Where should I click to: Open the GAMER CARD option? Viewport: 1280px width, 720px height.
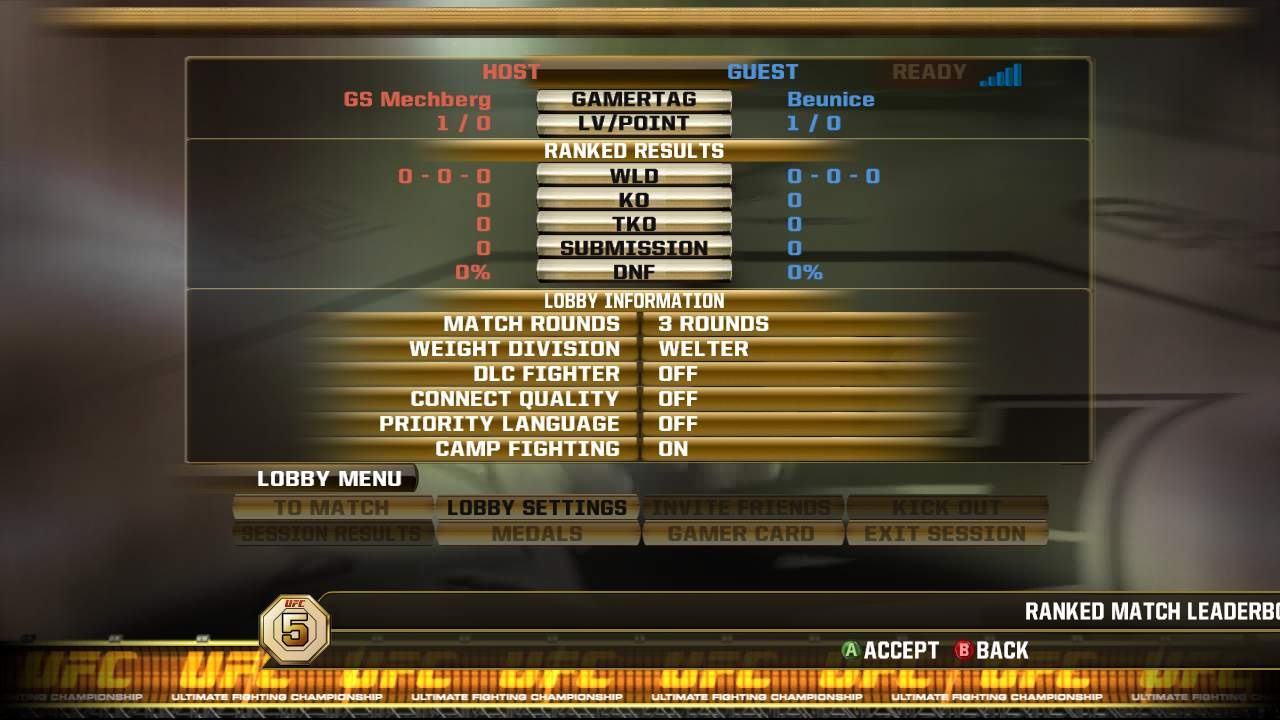741,533
